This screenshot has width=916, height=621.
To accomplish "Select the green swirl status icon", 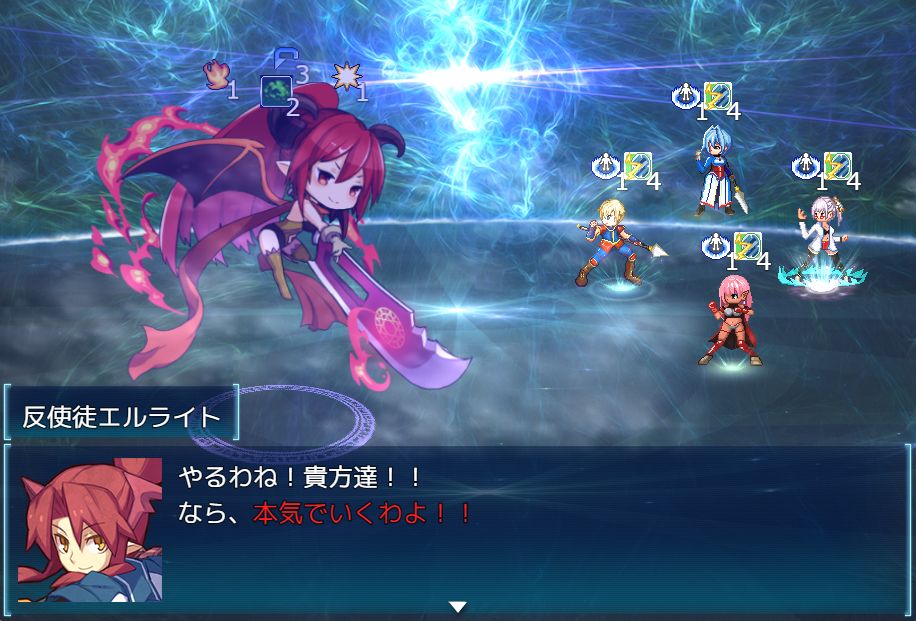I will click(275, 91).
